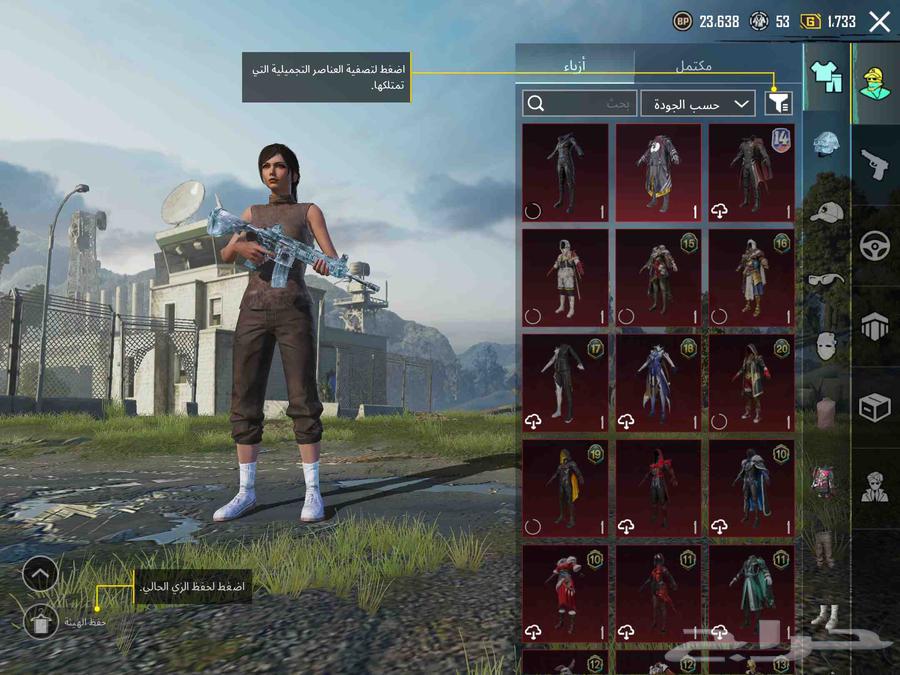The height and width of the screenshot is (675, 900).
Task: Switch to the مكتمل tab
Action: 693,65
